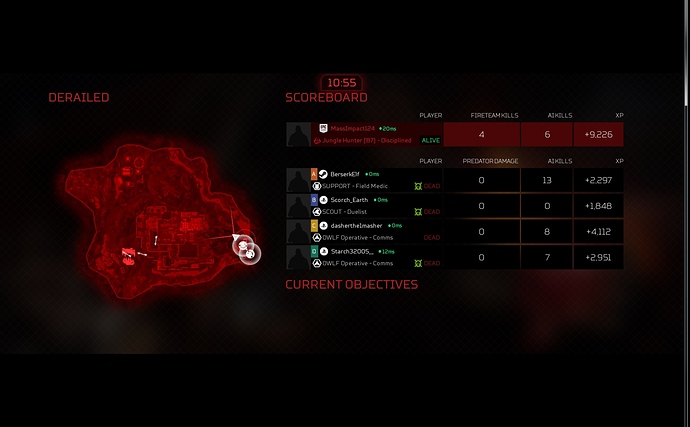The width and height of the screenshot is (690, 427).
Task: Select BerserkElf's scoreboard row
Action: tap(455, 180)
